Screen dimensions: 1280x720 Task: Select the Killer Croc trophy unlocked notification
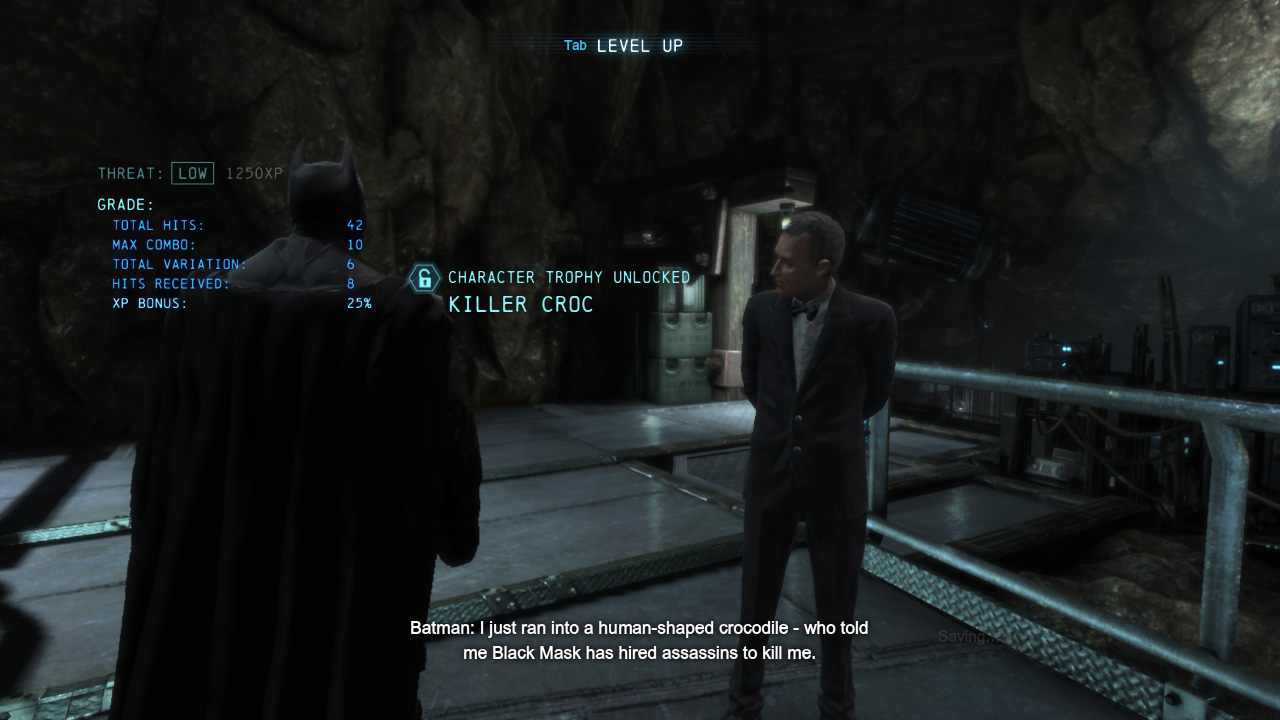[x=549, y=291]
